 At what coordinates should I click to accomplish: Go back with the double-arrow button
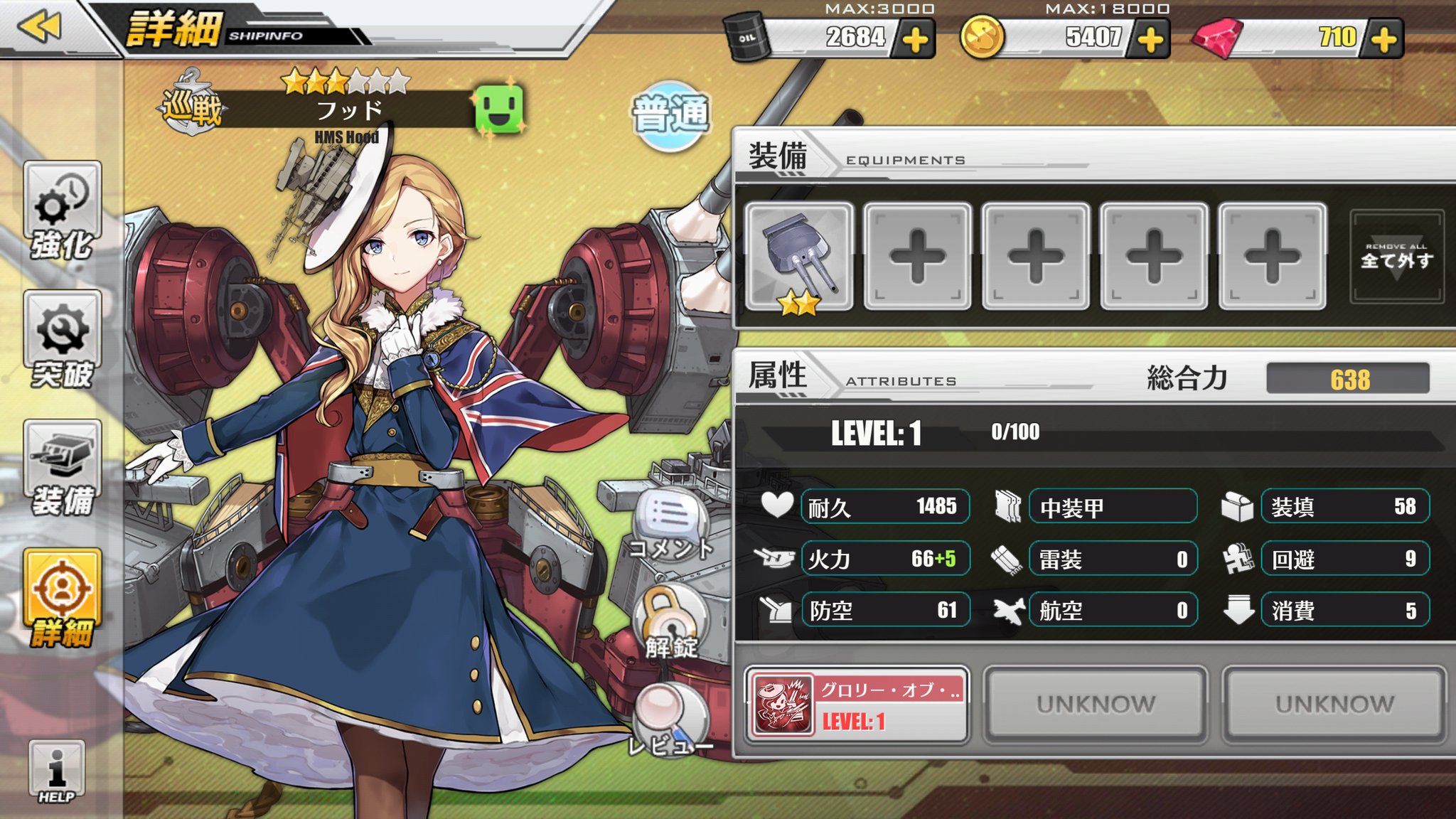40,27
